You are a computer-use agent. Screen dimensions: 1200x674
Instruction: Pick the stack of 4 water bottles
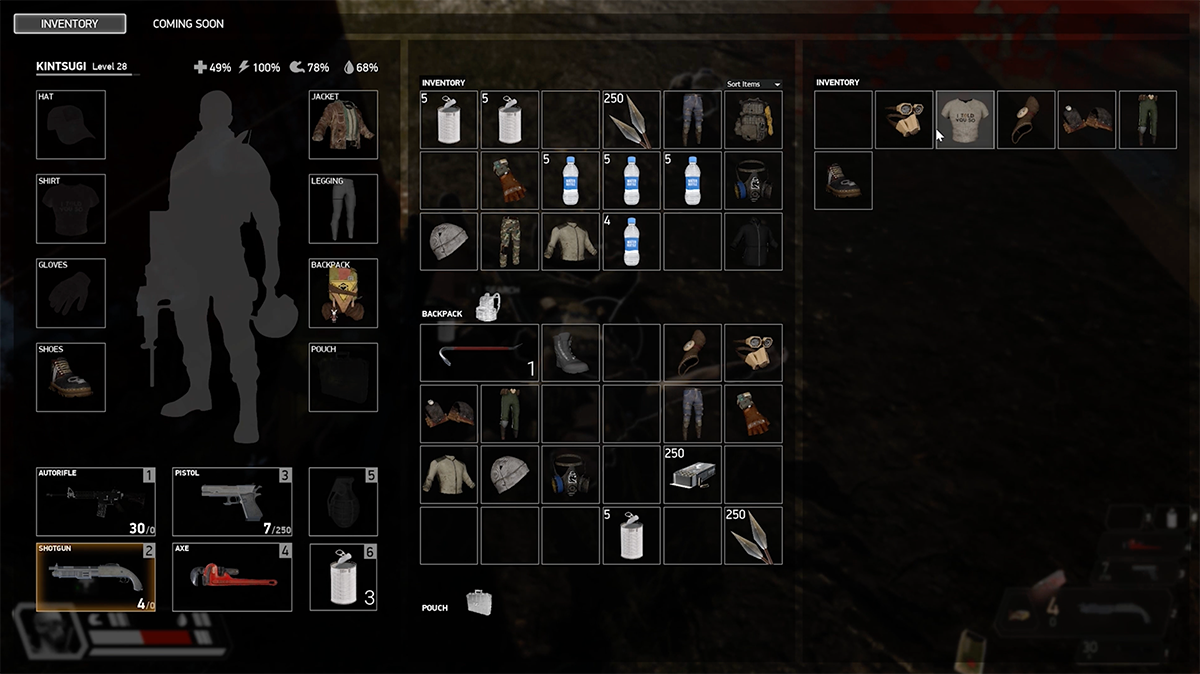pyautogui.click(x=631, y=241)
